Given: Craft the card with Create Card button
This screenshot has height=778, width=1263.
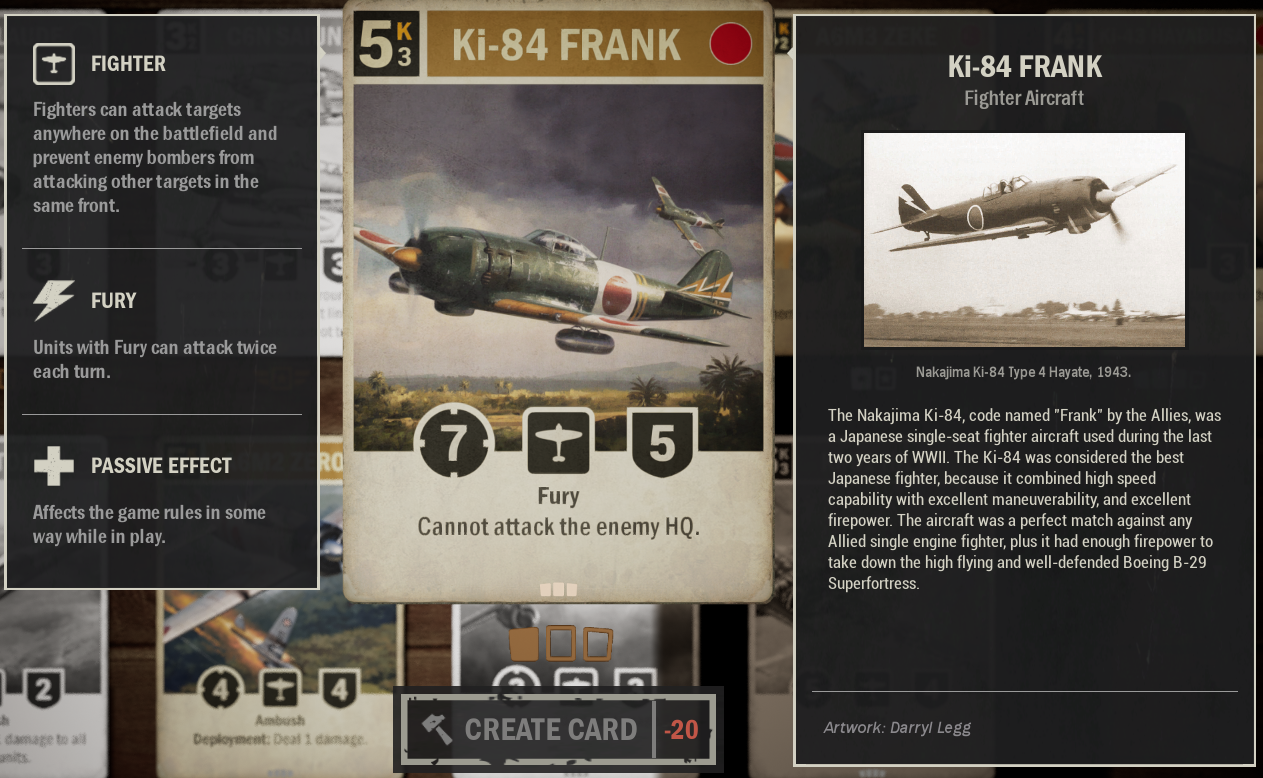Looking at the screenshot, I should [x=552, y=730].
